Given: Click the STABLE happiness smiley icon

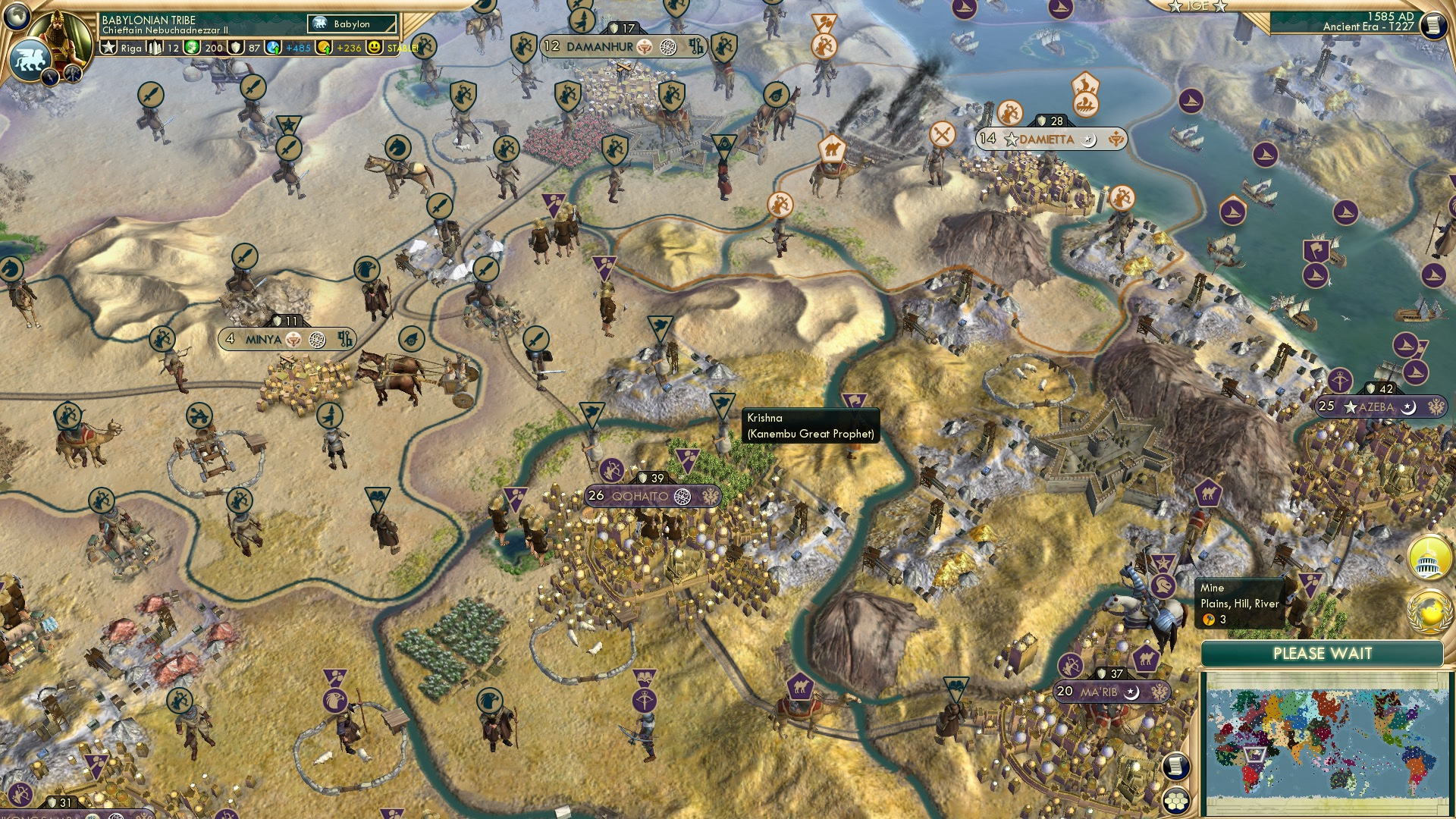Looking at the screenshot, I should 374,48.
